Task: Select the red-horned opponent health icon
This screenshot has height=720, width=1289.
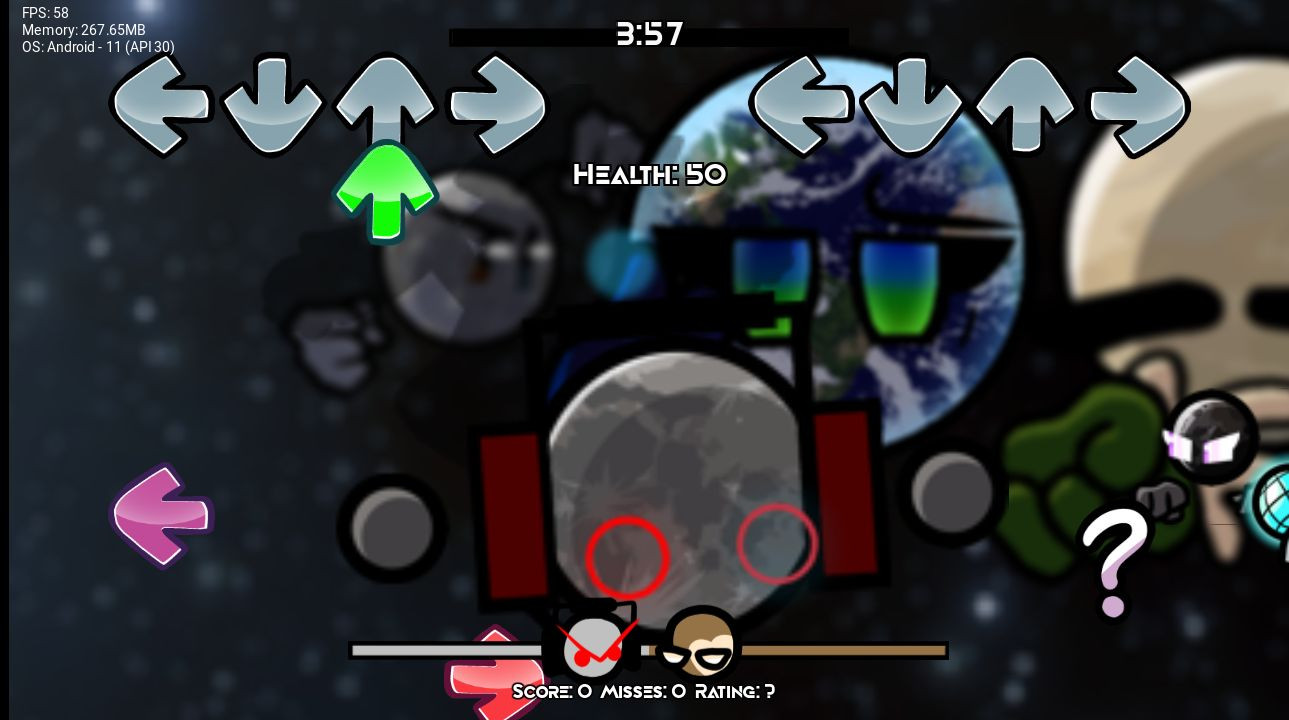Action: pos(593,645)
